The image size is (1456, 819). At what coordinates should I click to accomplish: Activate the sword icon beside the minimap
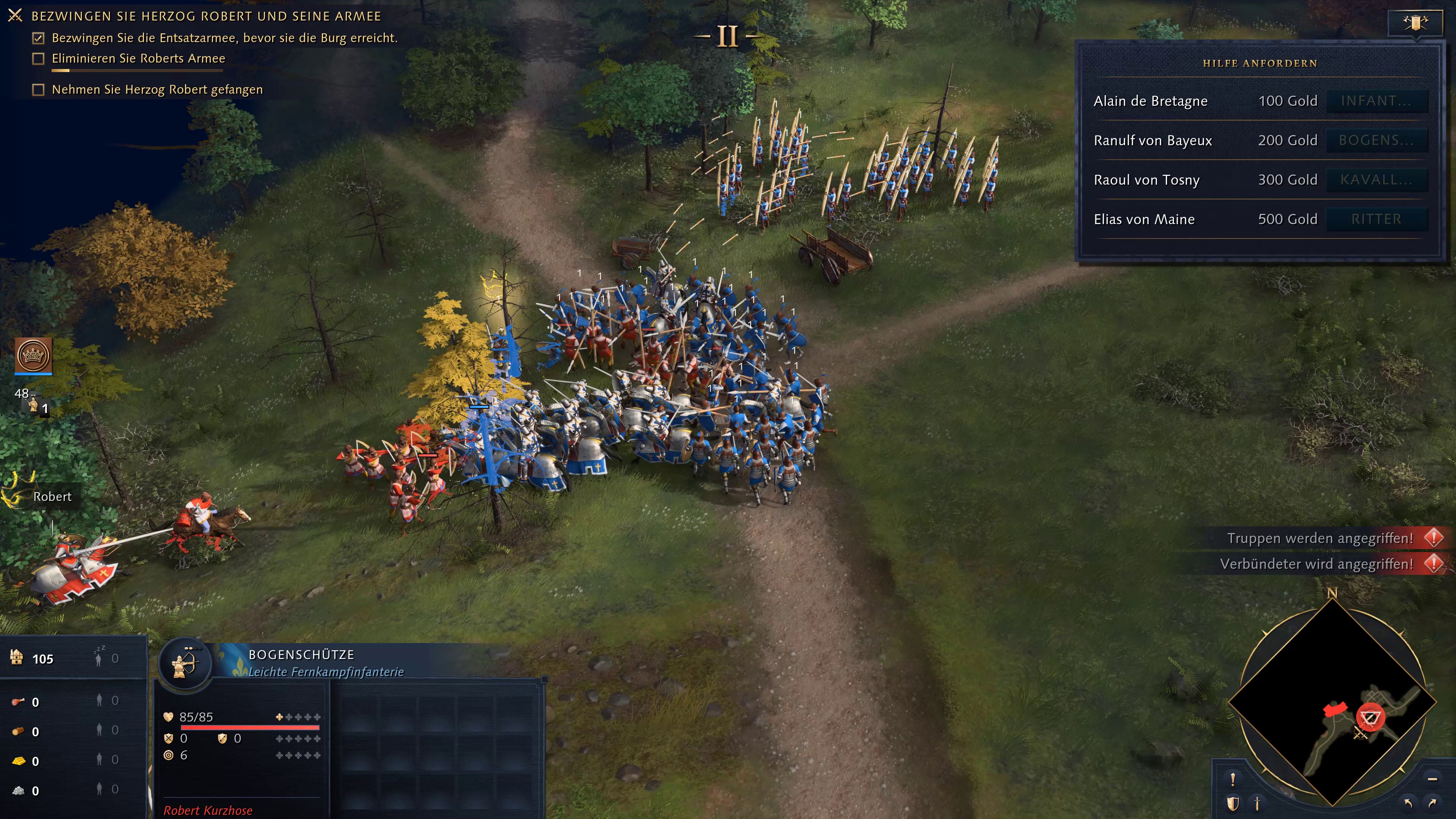click(1257, 803)
